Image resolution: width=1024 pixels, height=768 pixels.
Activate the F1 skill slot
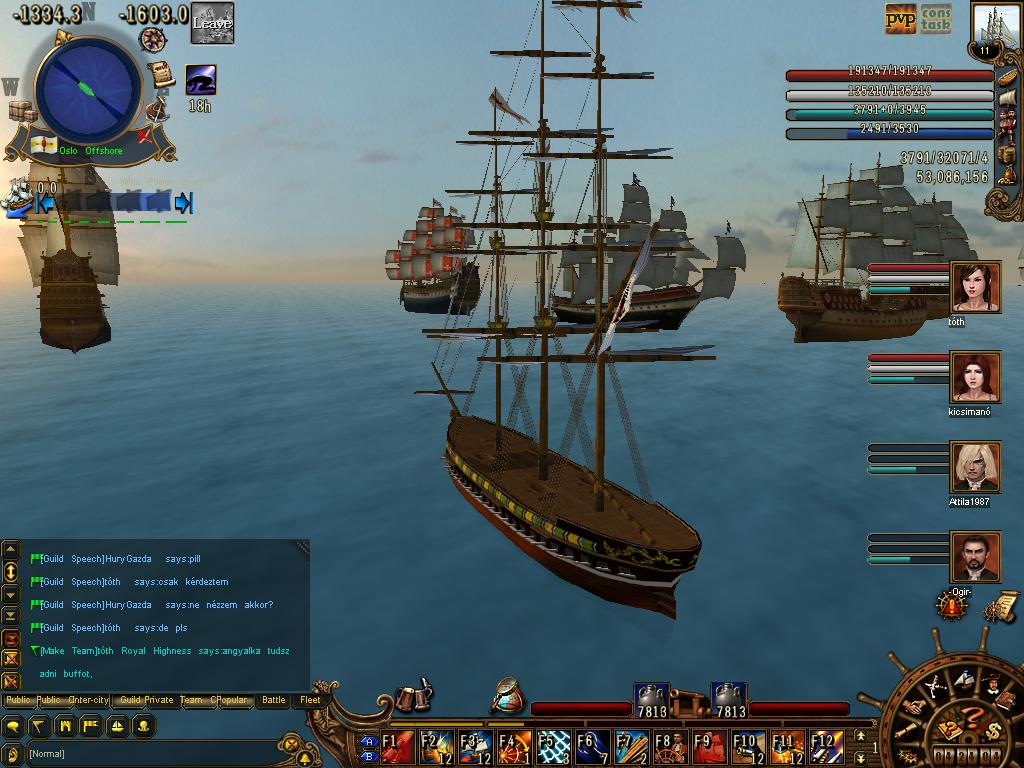click(x=397, y=747)
